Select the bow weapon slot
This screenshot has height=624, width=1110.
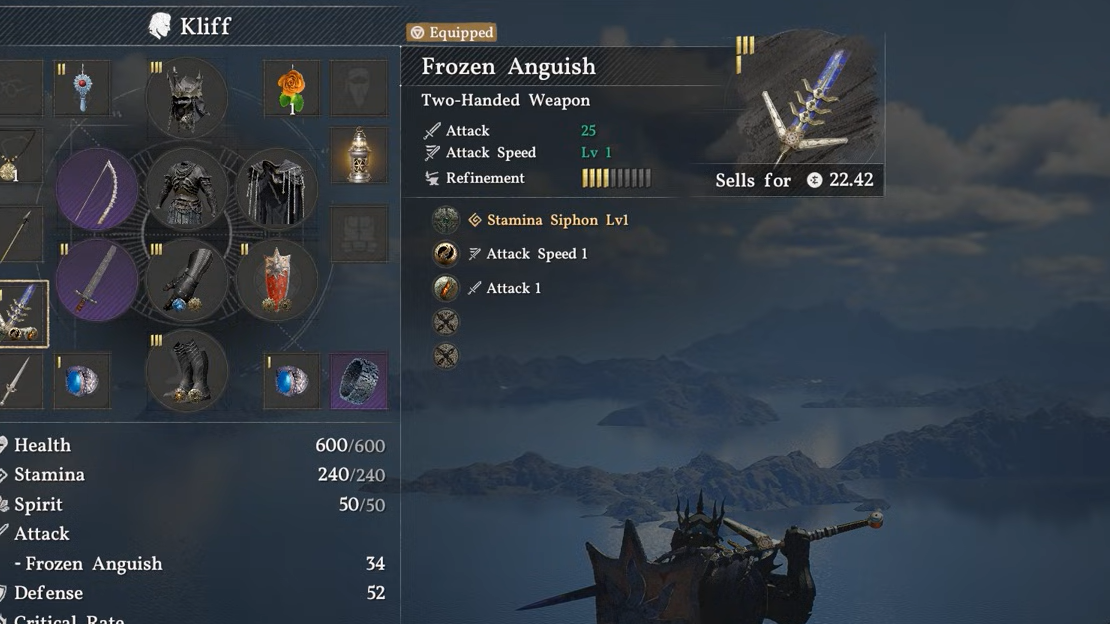coord(97,190)
